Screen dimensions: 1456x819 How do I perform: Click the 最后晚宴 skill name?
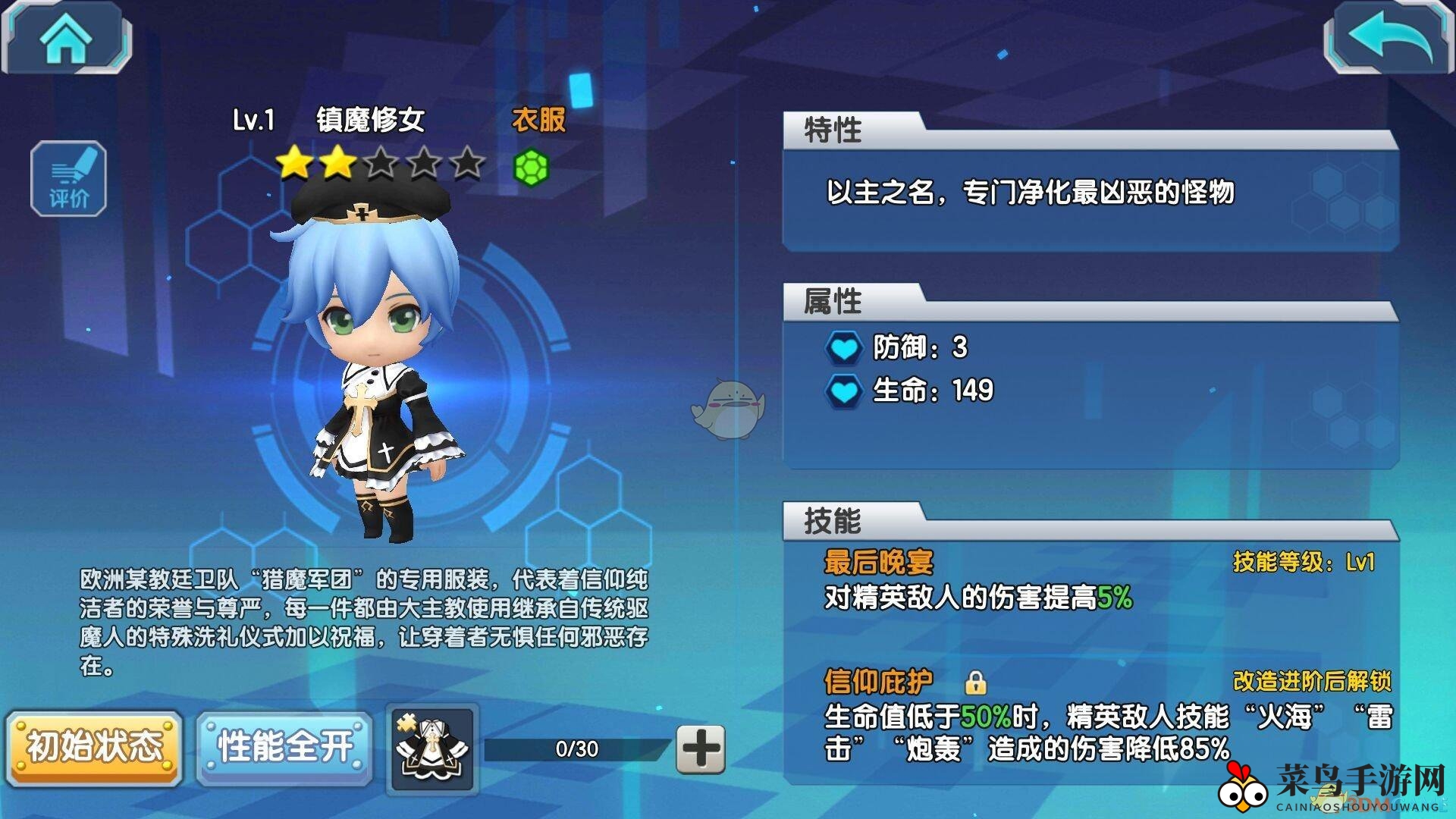pyautogui.click(x=880, y=563)
